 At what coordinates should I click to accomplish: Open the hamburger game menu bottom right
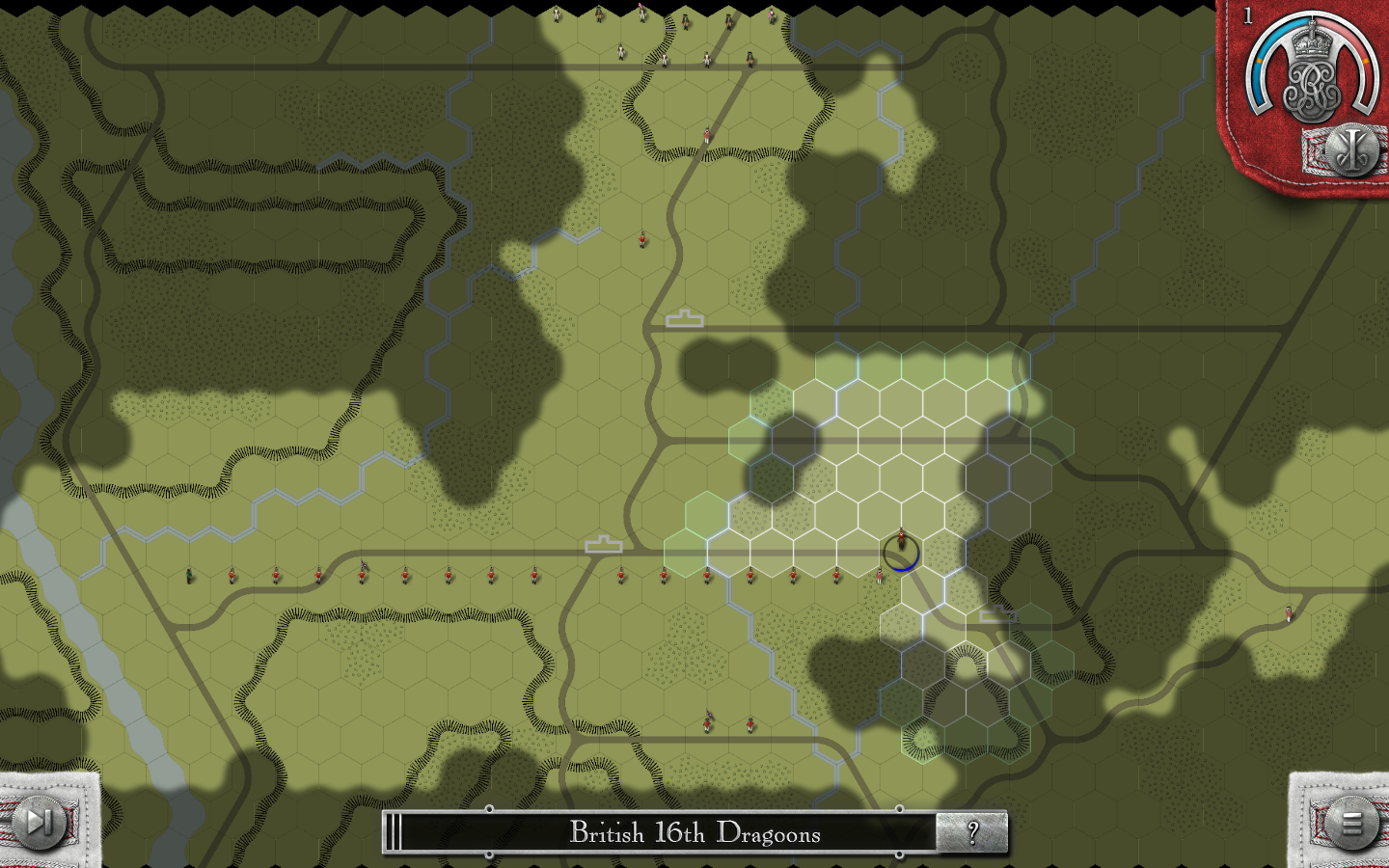pyautogui.click(x=1350, y=825)
